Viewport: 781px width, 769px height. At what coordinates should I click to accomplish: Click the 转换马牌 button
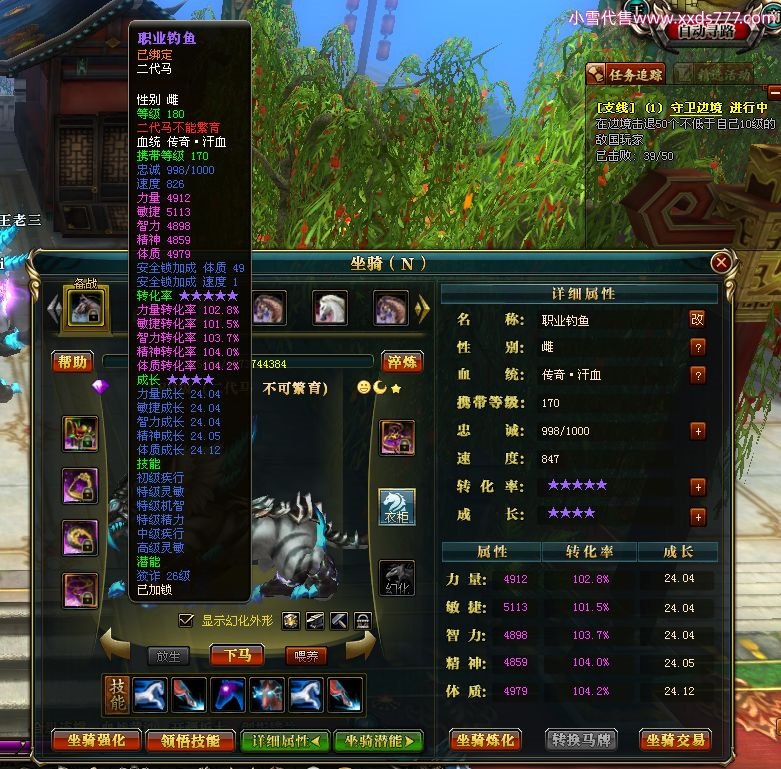(582, 740)
